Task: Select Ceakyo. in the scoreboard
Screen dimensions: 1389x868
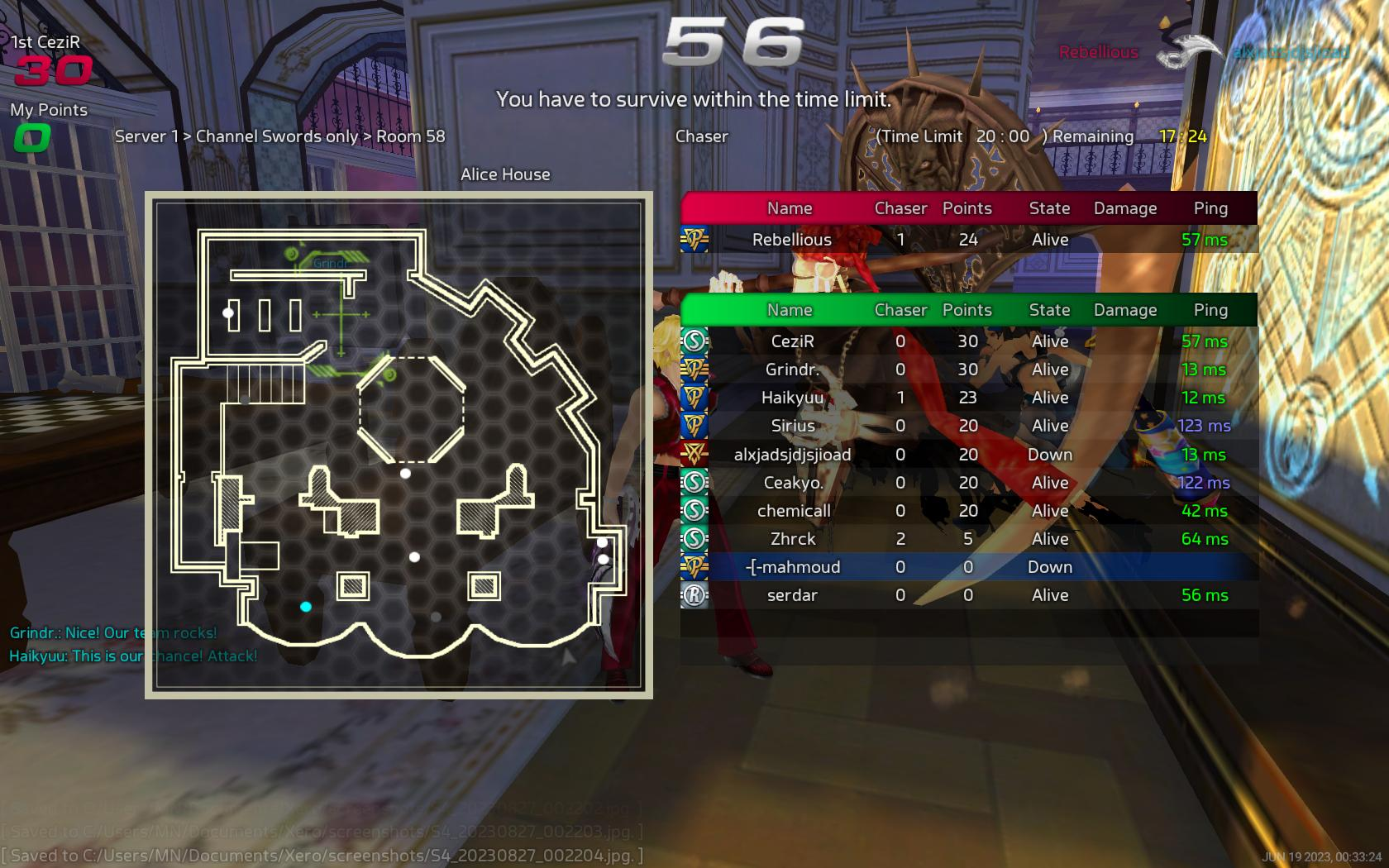Action: click(967, 483)
